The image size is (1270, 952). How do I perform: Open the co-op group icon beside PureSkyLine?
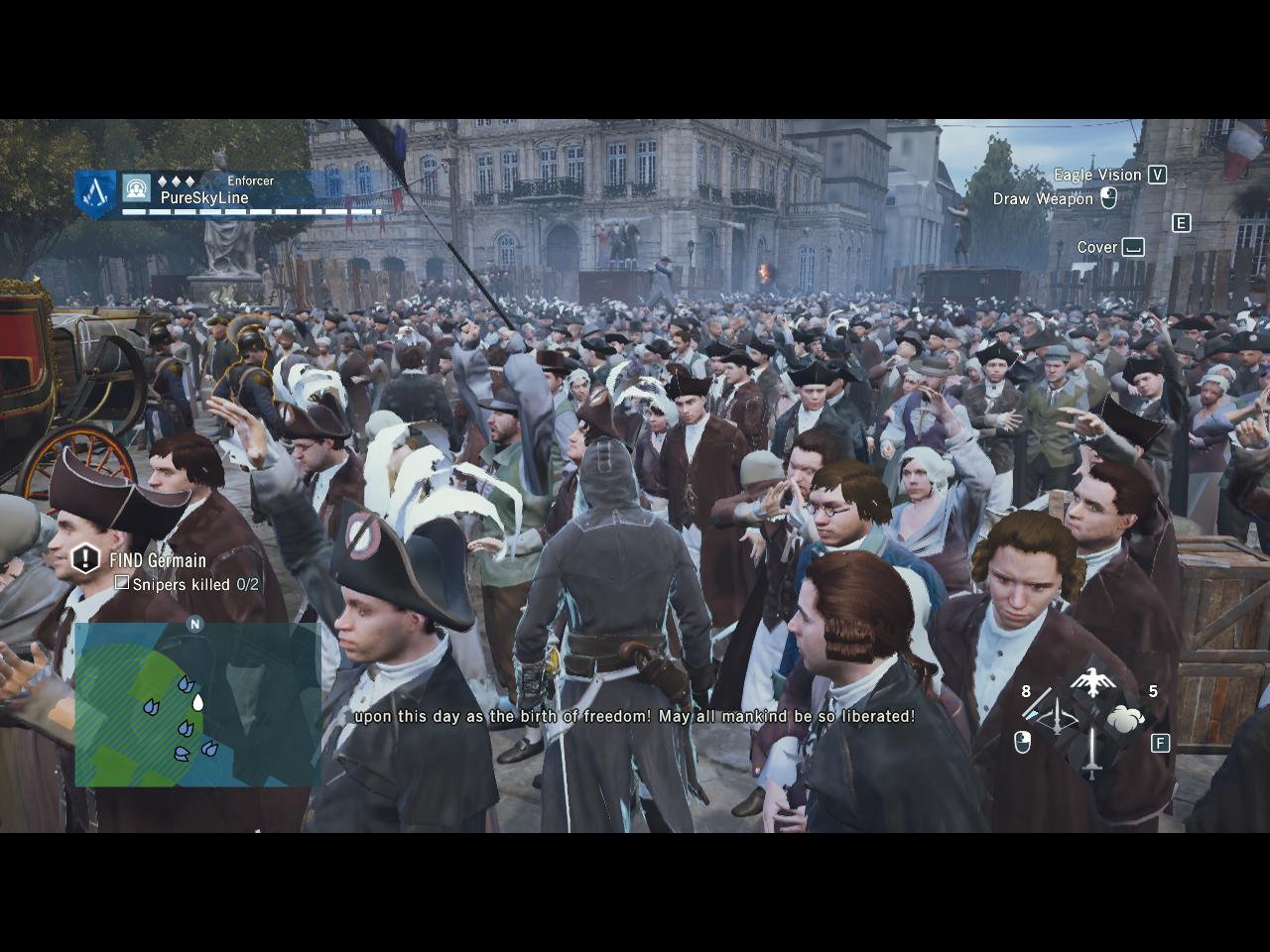pos(137,187)
